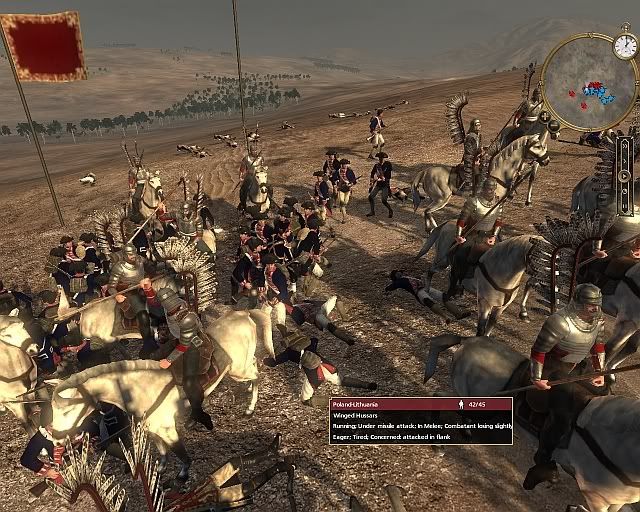
Task: Pause the battle
Action: coord(625,205)
